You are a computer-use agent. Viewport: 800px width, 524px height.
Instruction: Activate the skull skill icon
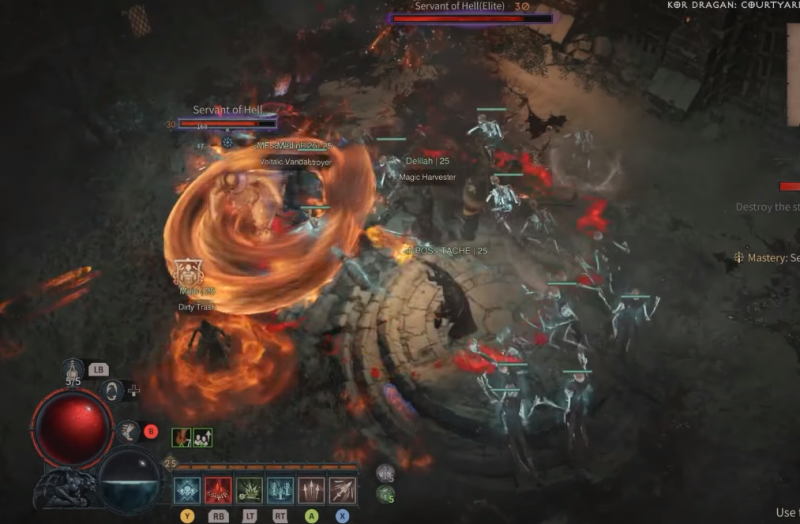tap(187, 490)
